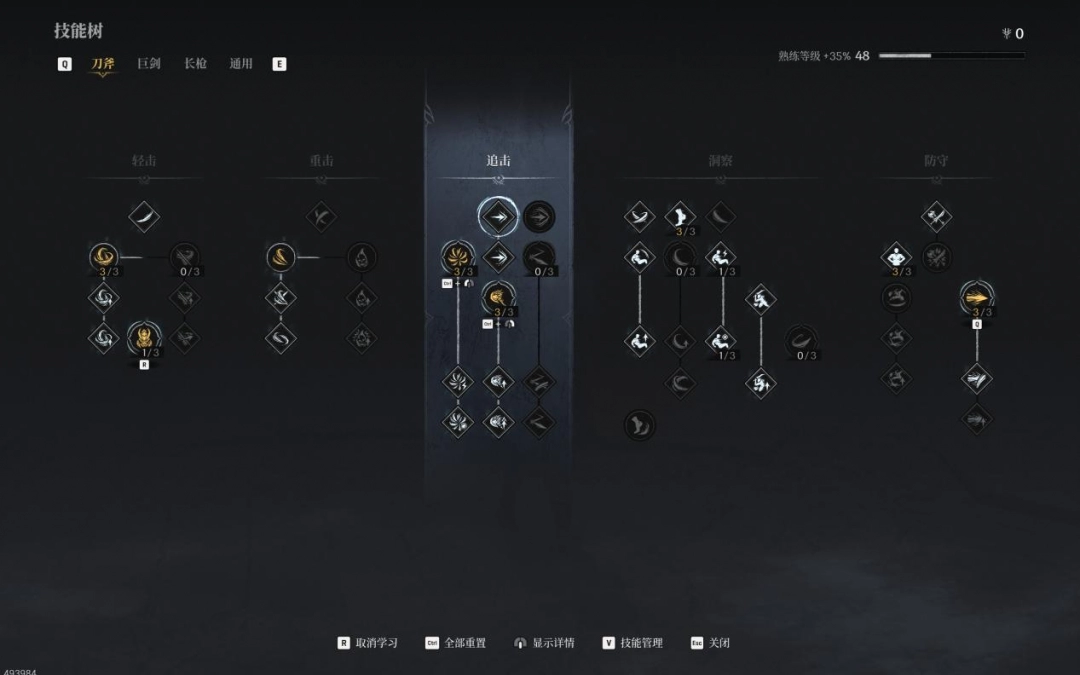This screenshot has width=1080, height=675.
Task: Select the topmost blade skill in 轻击 column
Action: click(145, 216)
